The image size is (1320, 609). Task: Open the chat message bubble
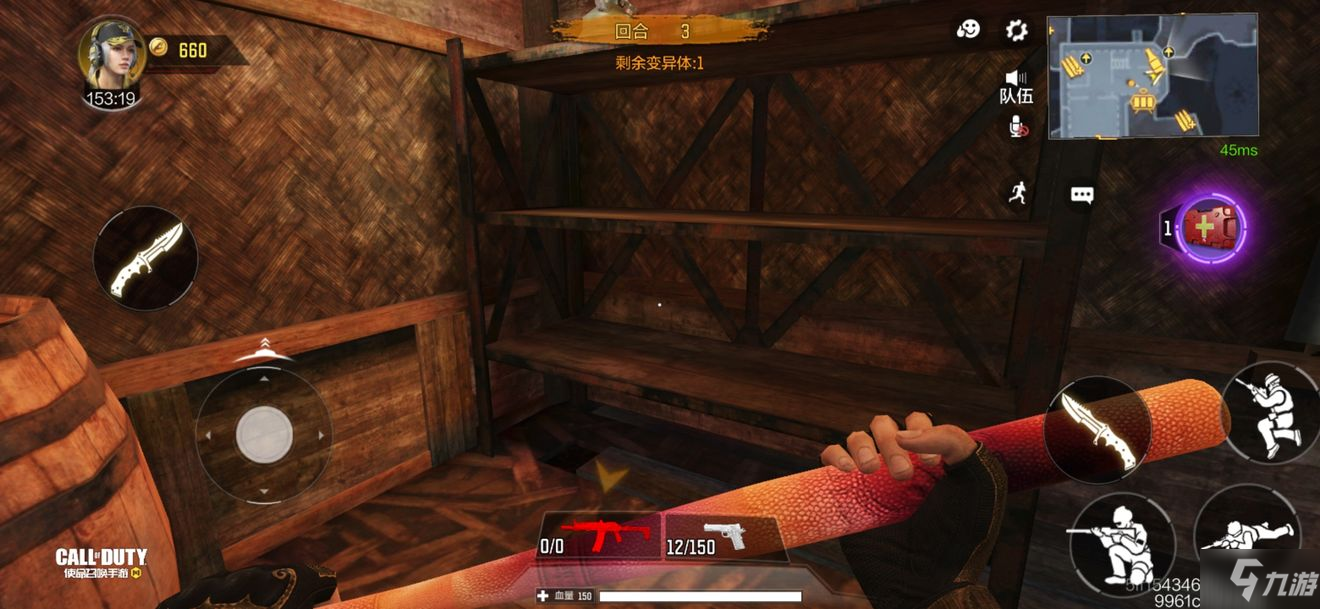coord(1082,195)
